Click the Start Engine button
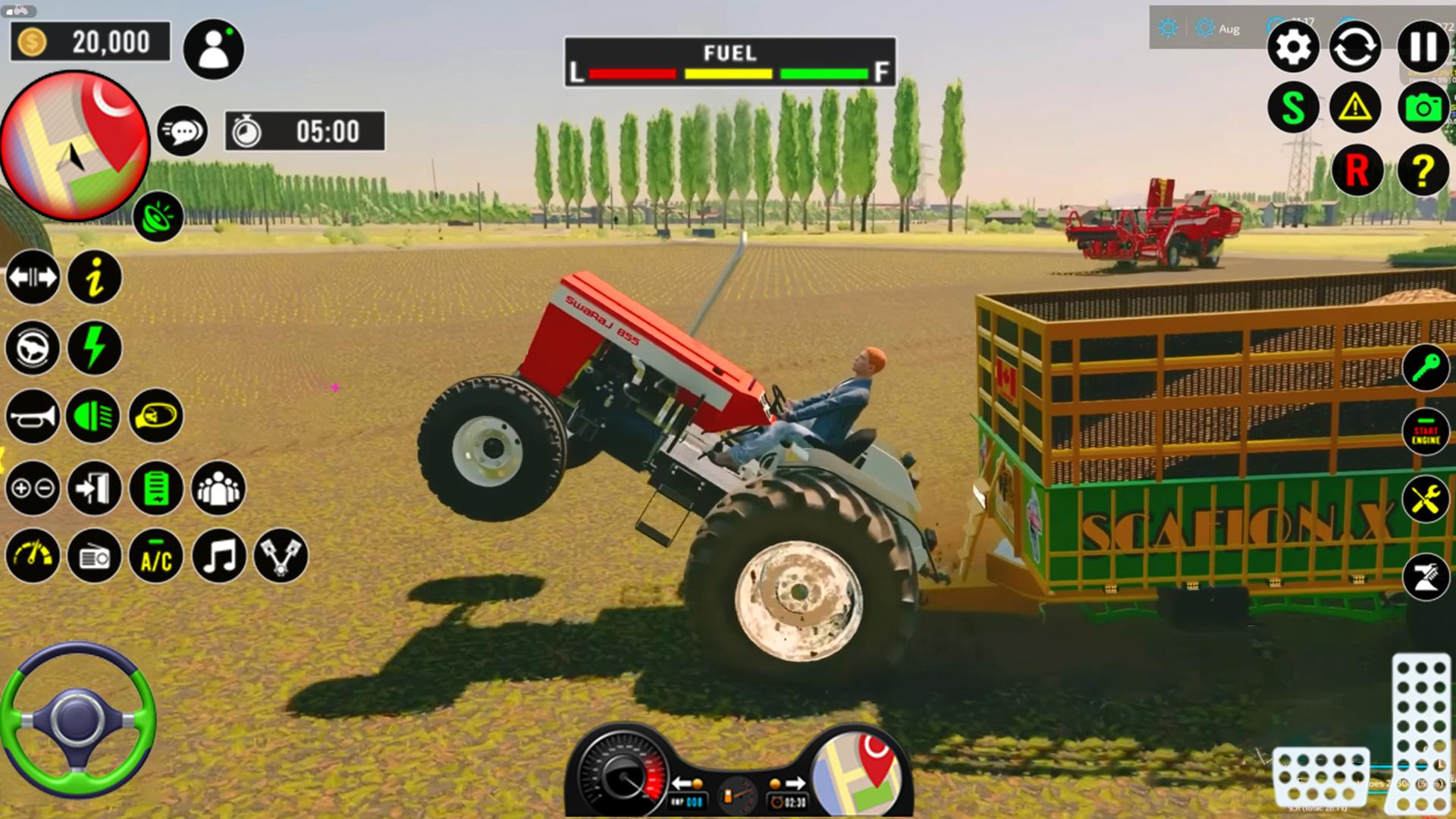1456x819 pixels. click(1426, 433)
